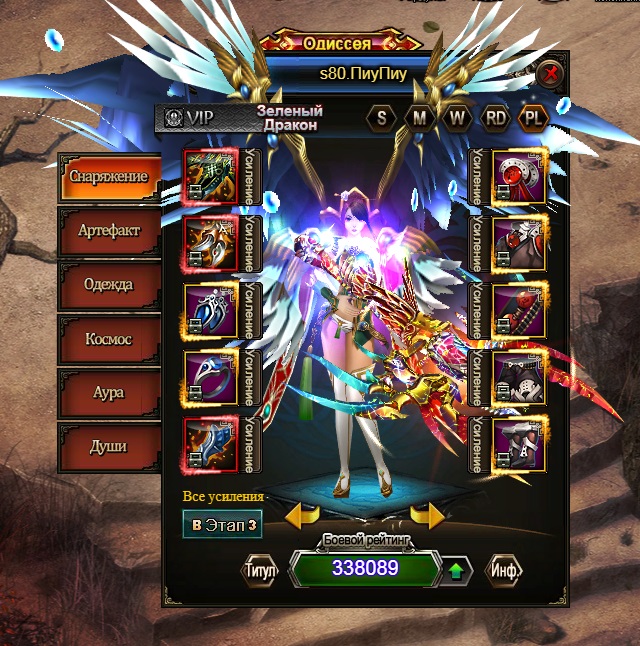Switch to the Снаряжение tab
The width and height of the screenshot is (640, 646).
(x=108, y=177)
